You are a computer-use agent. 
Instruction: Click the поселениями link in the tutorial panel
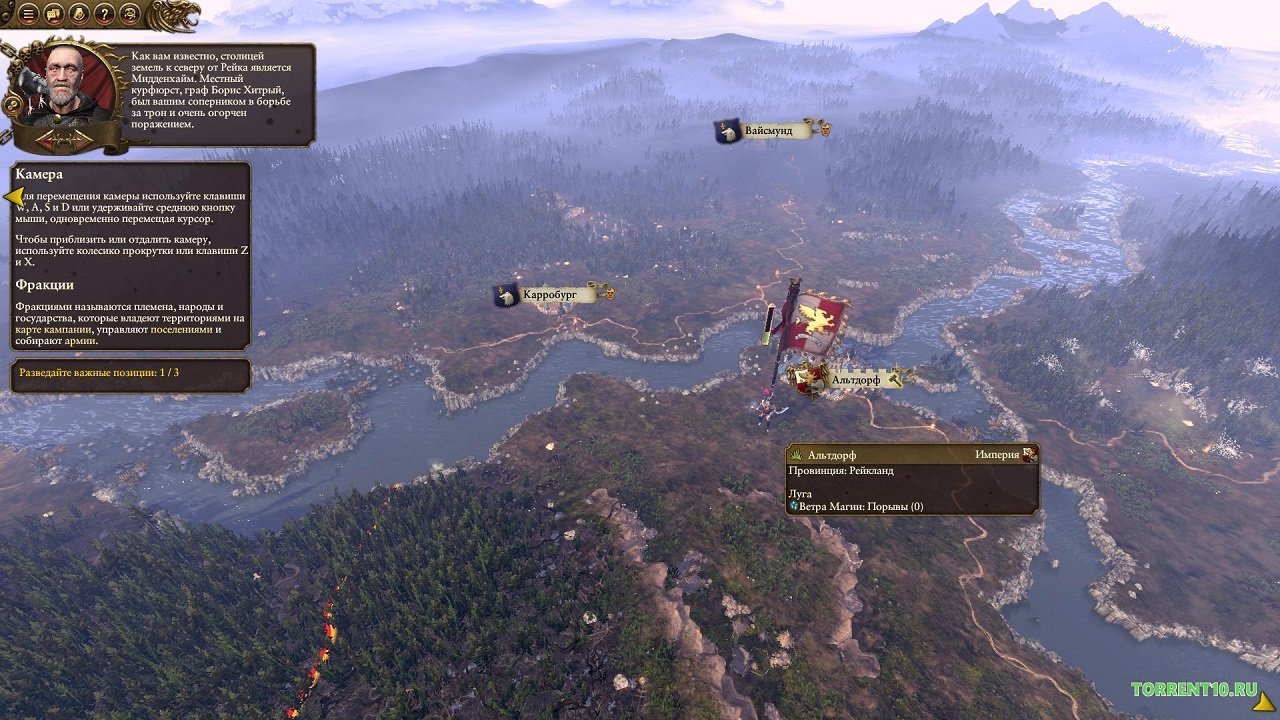click(x=184, y=330)
